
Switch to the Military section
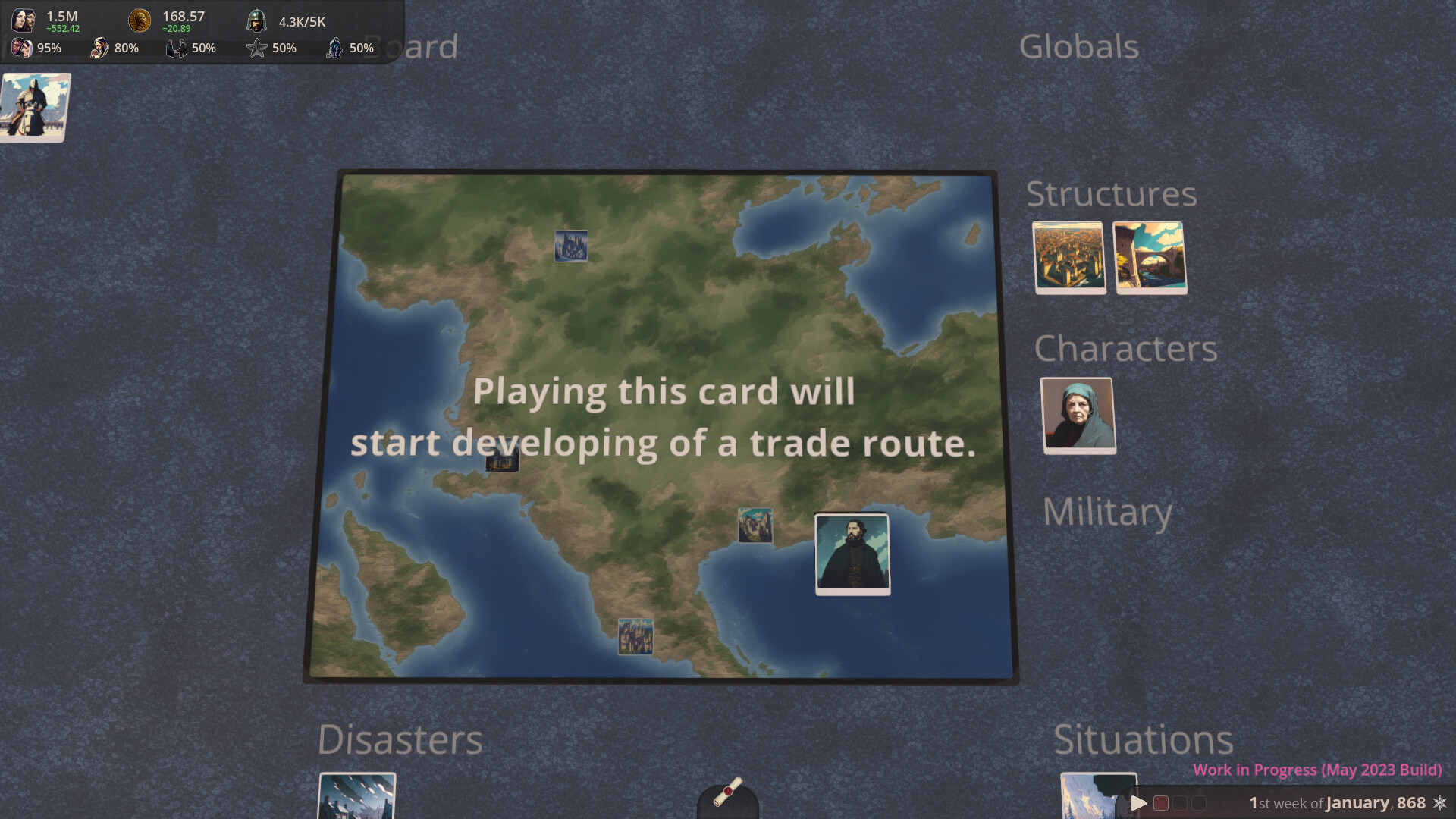pyautogui.click(x=1107, y=511)
